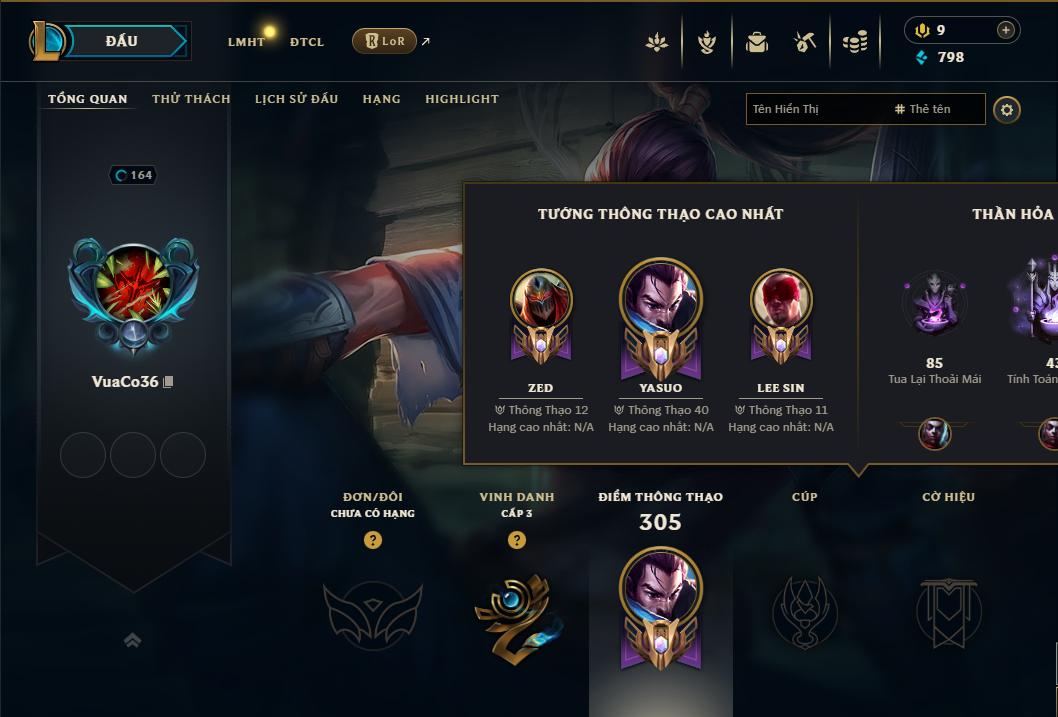
Task: Click the Tên Hiển Thị search field
Action: click(x=815, y=109)
